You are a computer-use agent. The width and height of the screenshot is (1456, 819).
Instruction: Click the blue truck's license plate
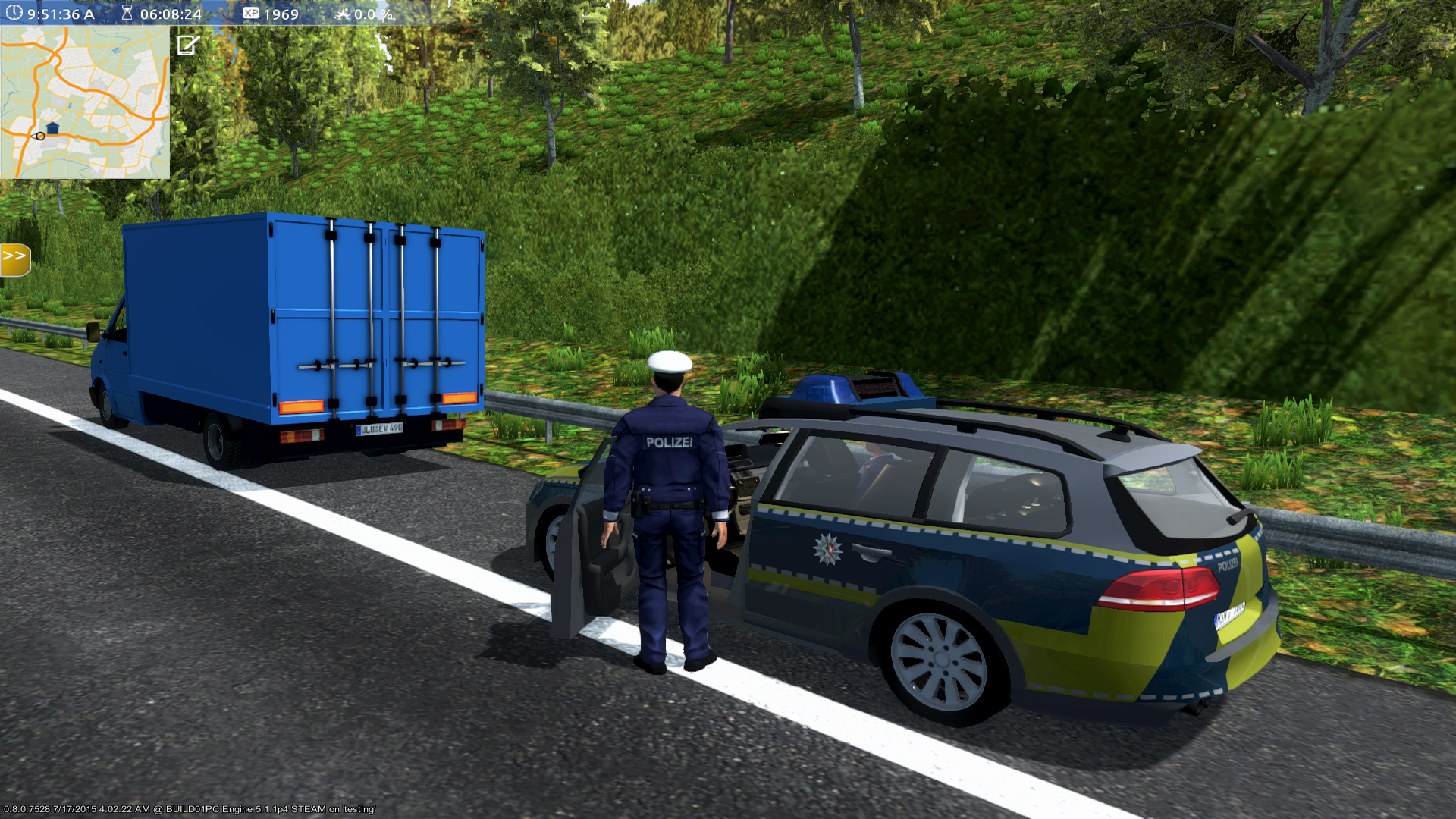(x=379, y=428)
